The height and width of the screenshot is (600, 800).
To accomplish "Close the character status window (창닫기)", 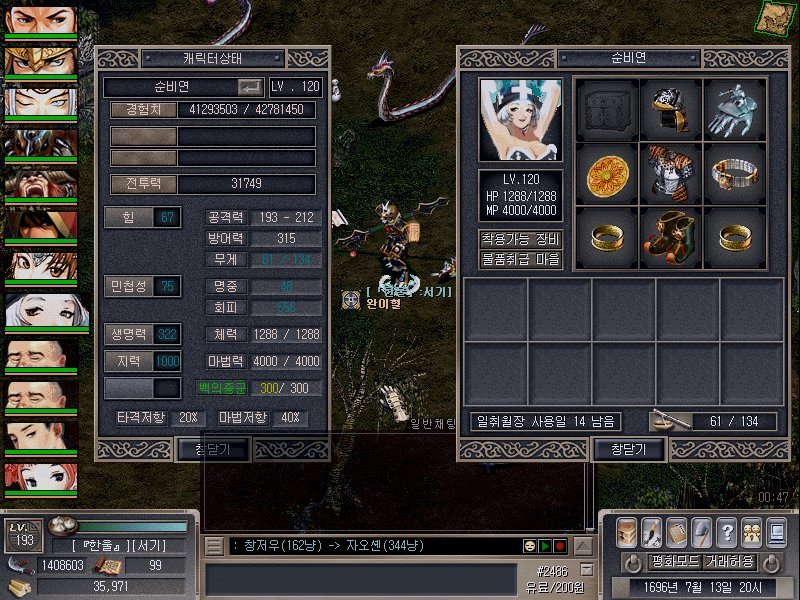I will 213,449.
